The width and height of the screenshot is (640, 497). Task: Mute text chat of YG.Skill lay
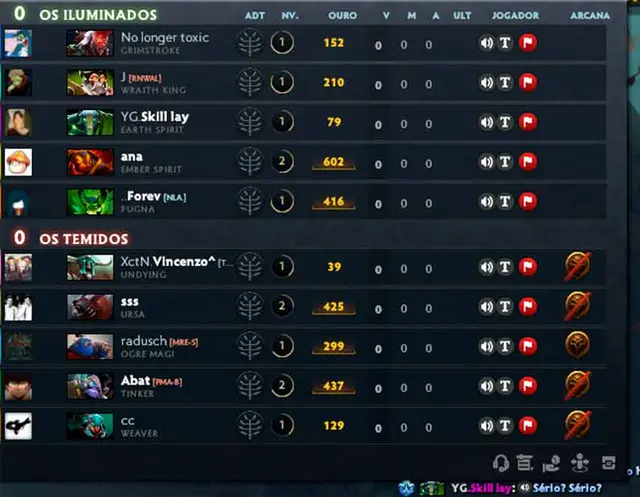point(506,122)
